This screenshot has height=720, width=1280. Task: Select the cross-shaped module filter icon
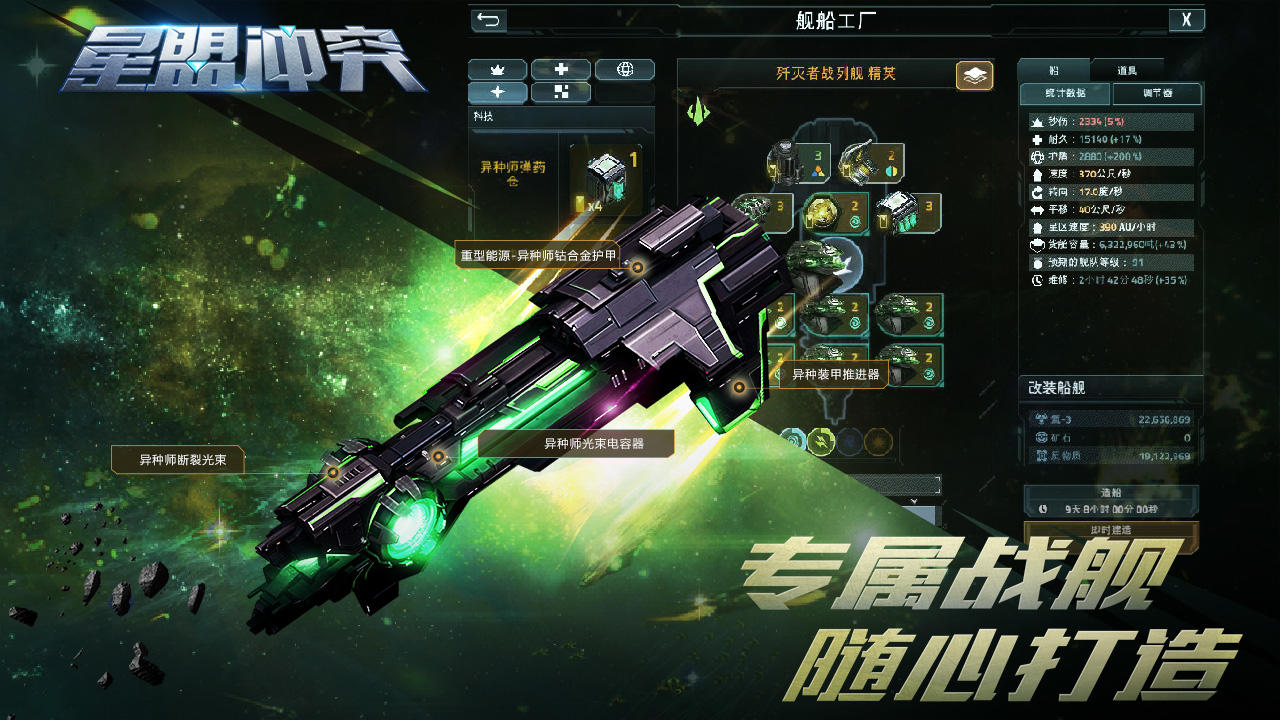560,70
